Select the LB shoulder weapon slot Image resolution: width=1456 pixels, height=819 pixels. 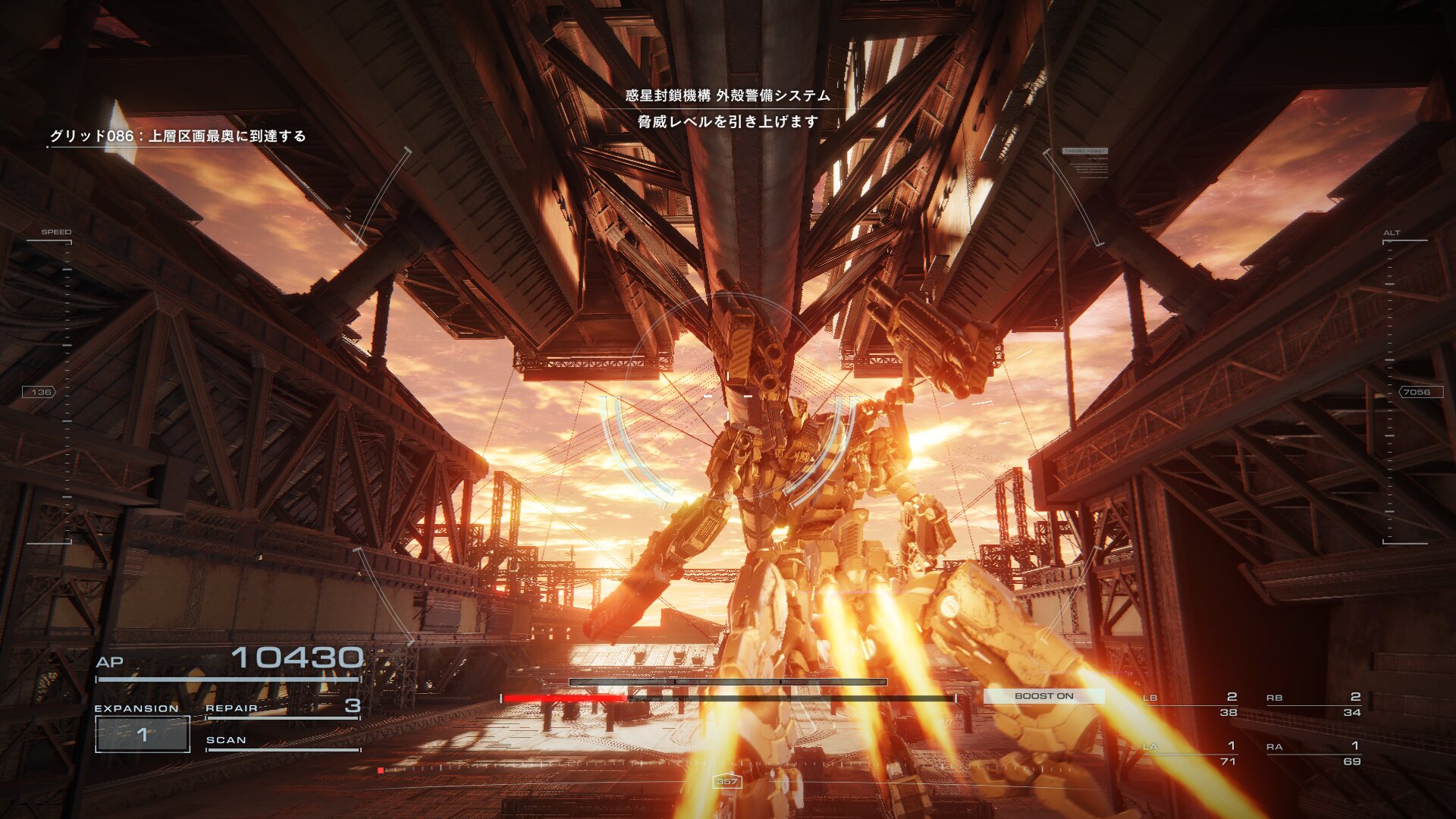[1191, 704]
